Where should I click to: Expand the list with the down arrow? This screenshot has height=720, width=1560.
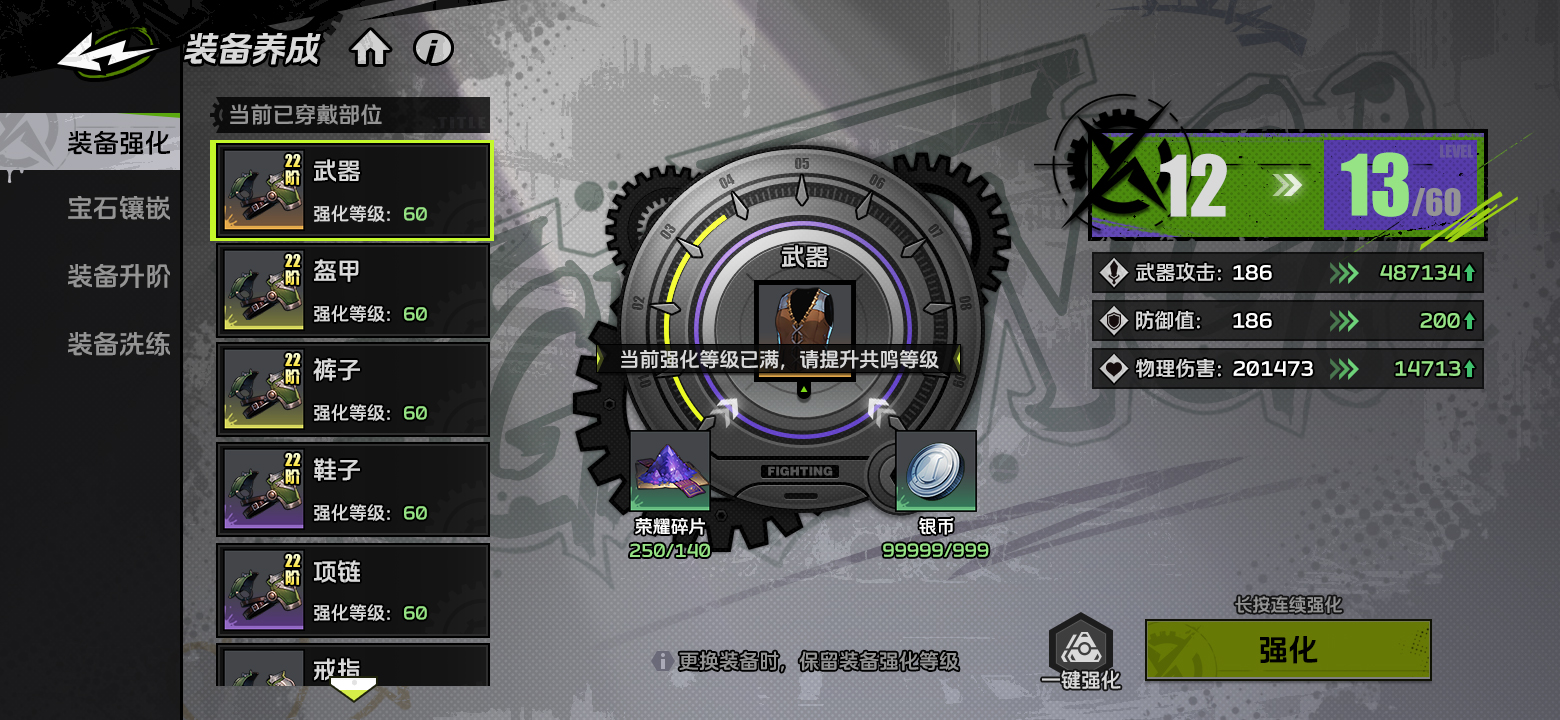353,689
